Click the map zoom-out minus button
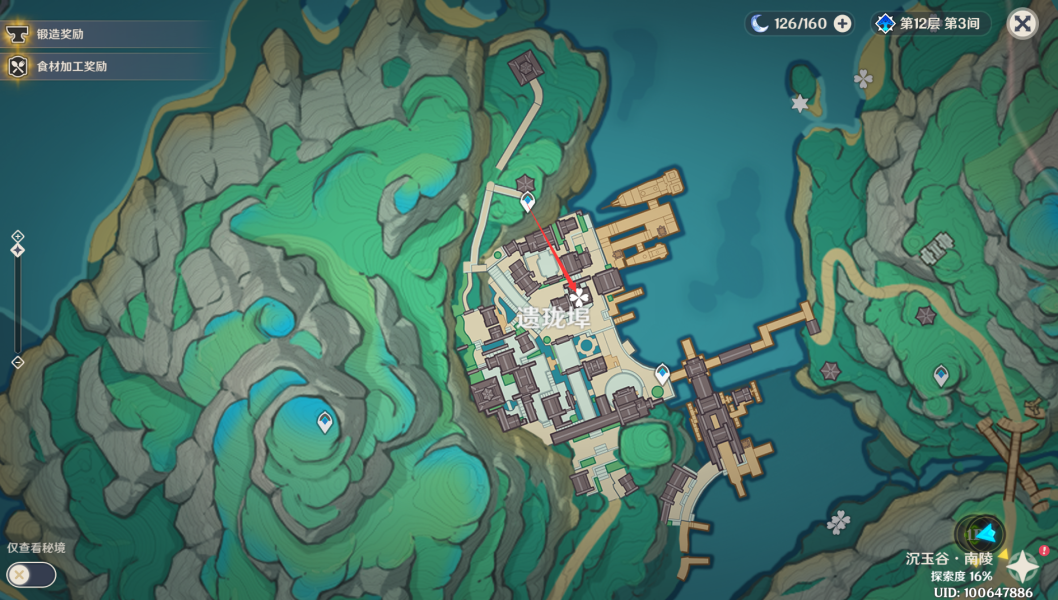 tap(17, 362)
